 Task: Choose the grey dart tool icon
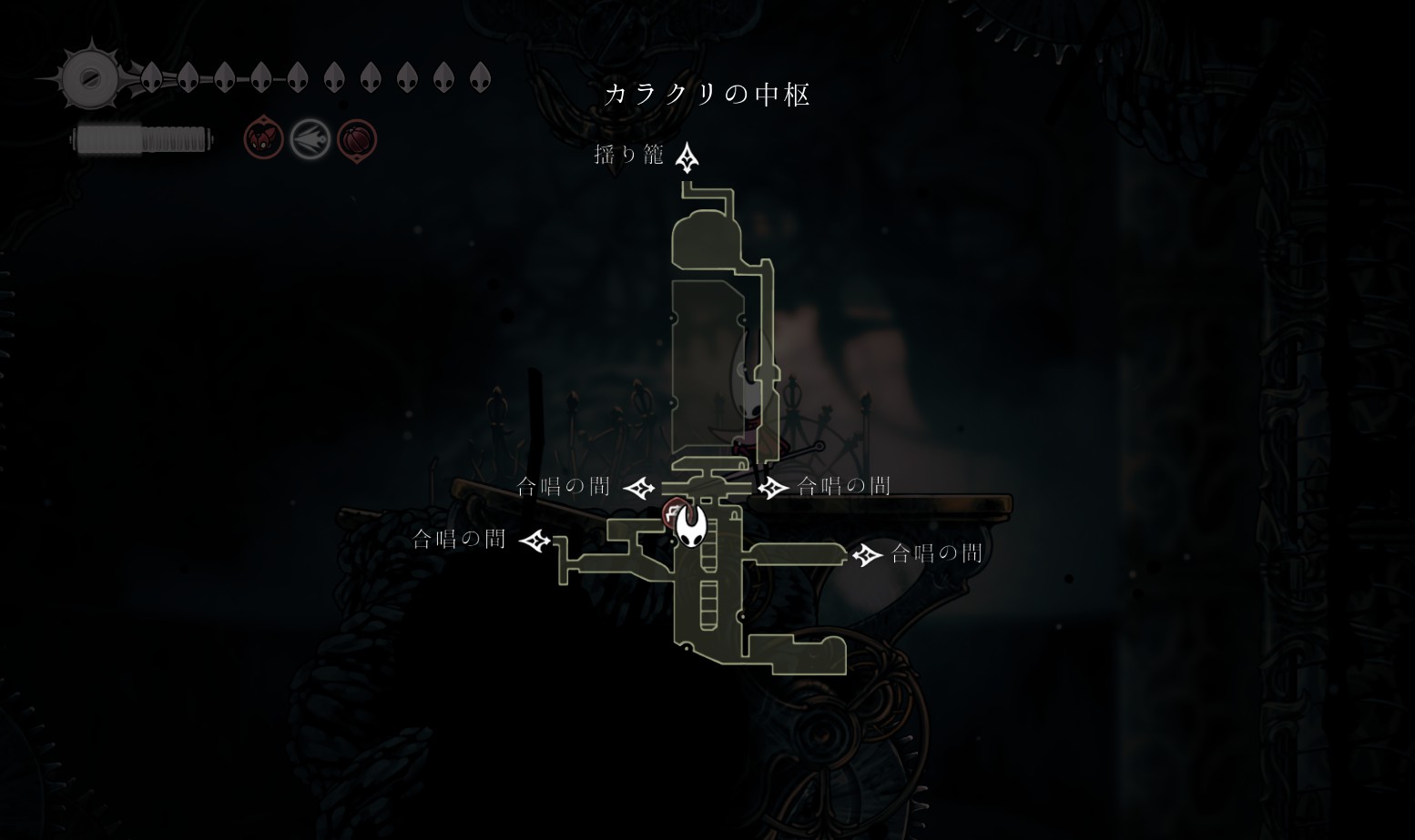pyautogui.click(x=310, y=140)
